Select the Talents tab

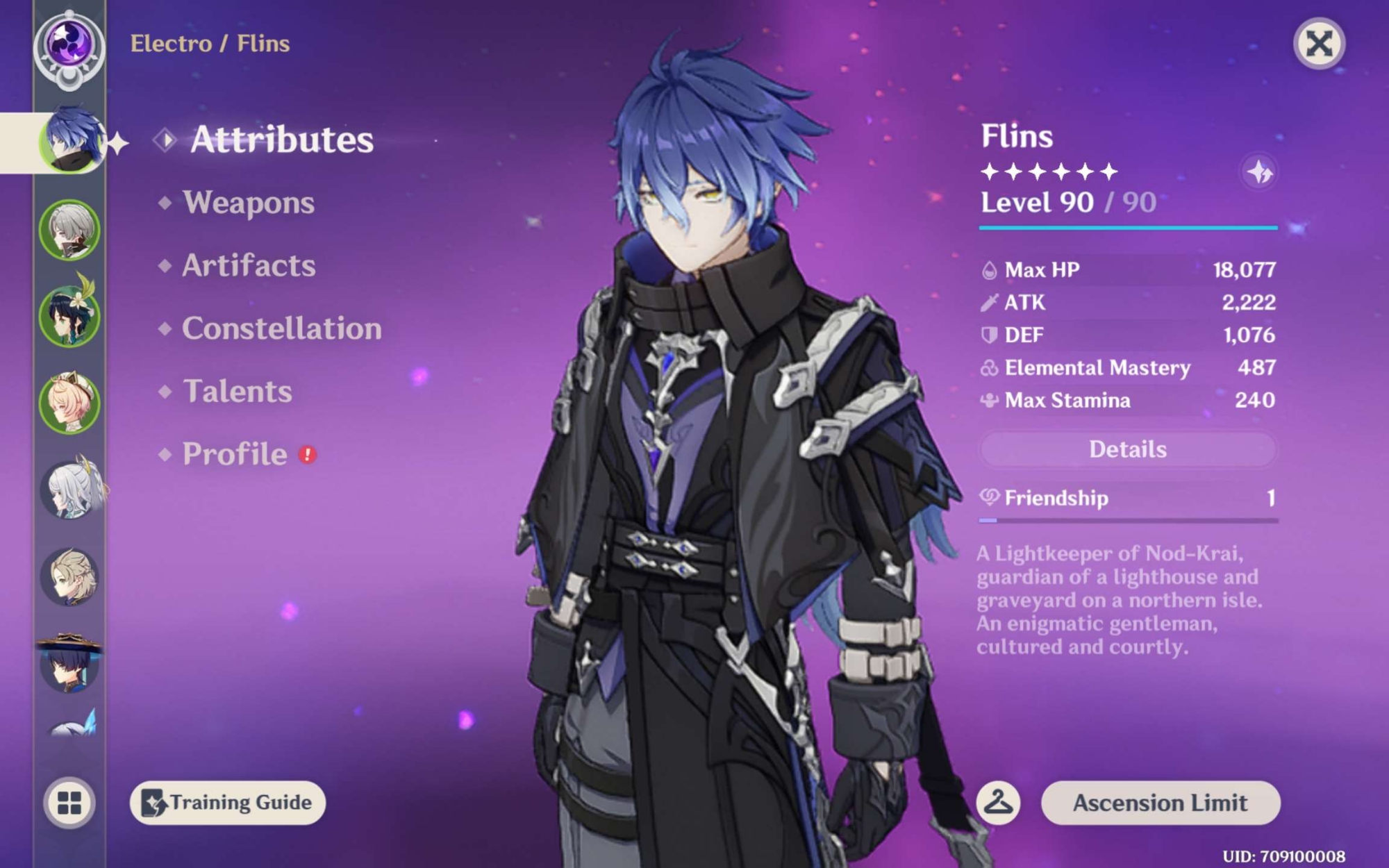[237, 392]
